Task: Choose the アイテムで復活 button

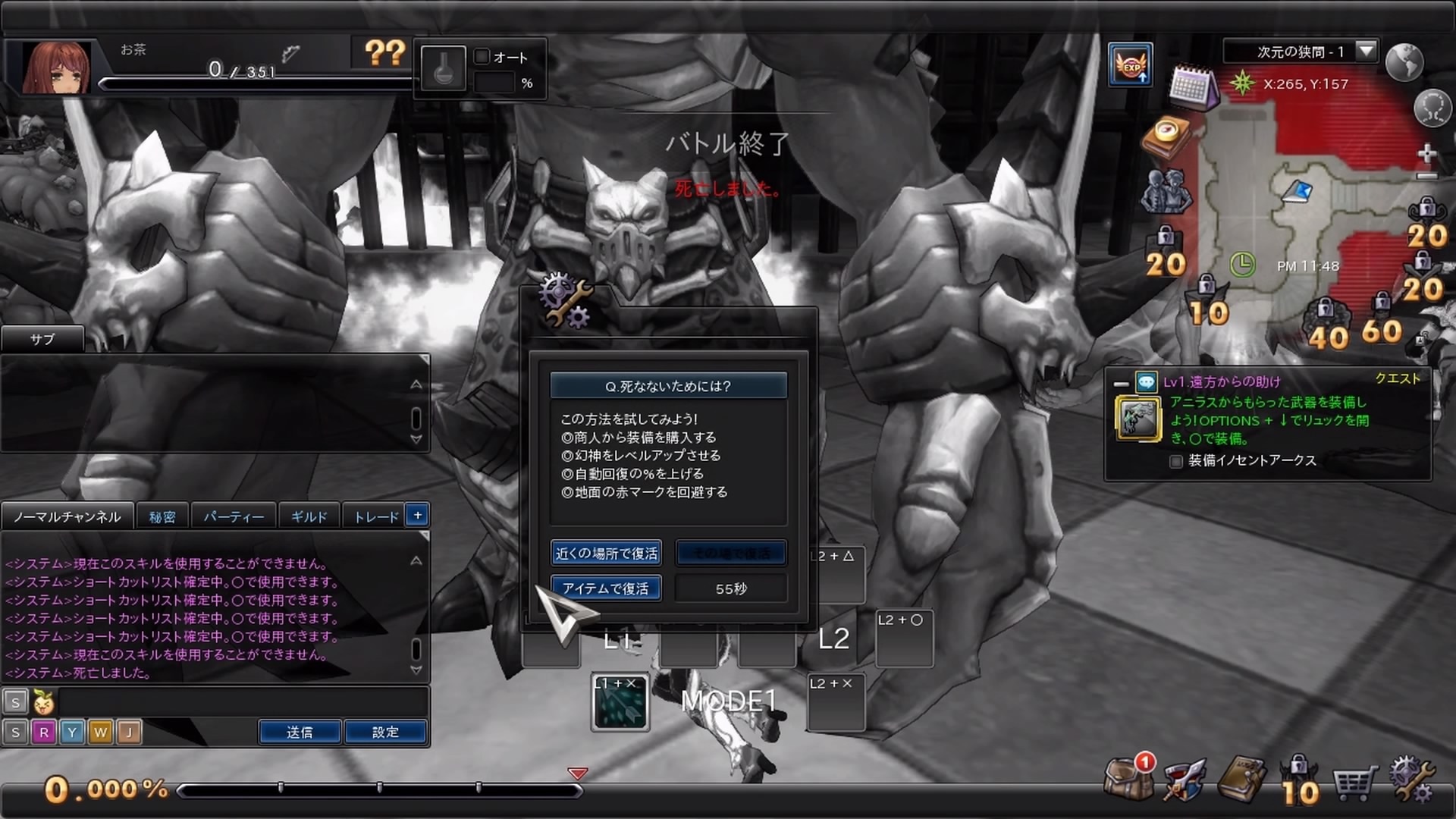Action: click(606, 588)
